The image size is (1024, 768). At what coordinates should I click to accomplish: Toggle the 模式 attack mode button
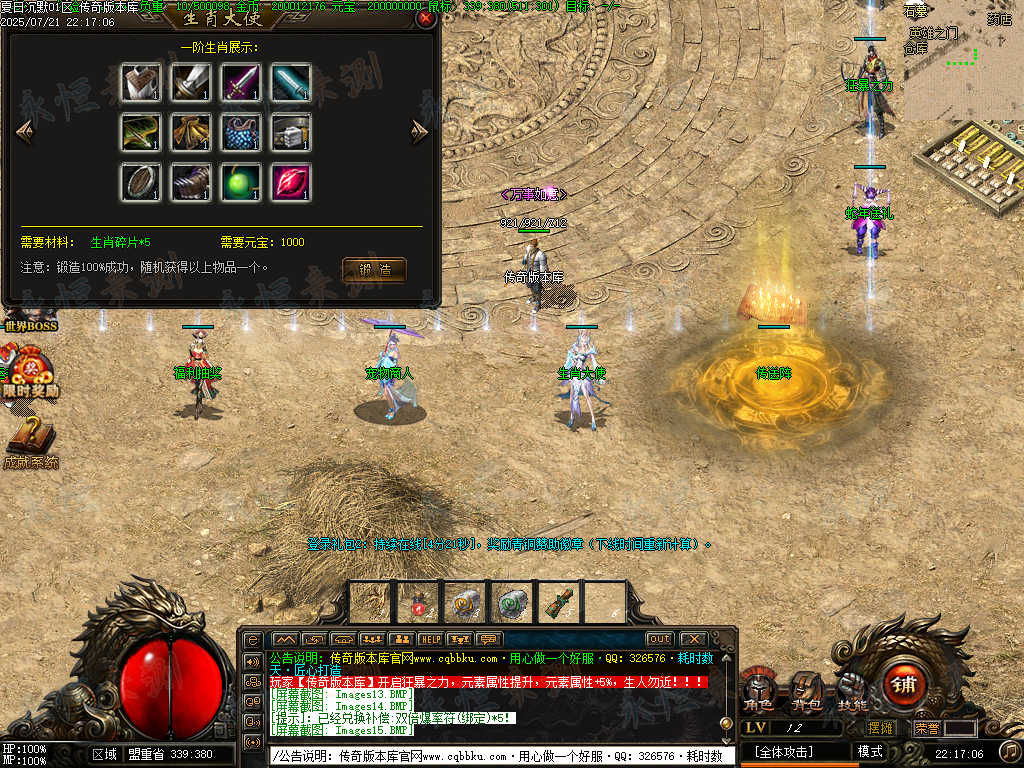(x=870, y=751)
